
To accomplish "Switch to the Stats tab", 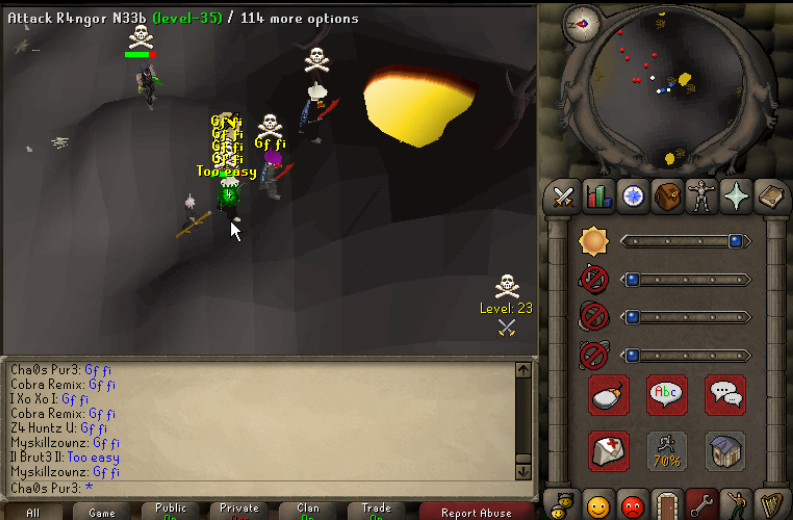I will 598,196.
